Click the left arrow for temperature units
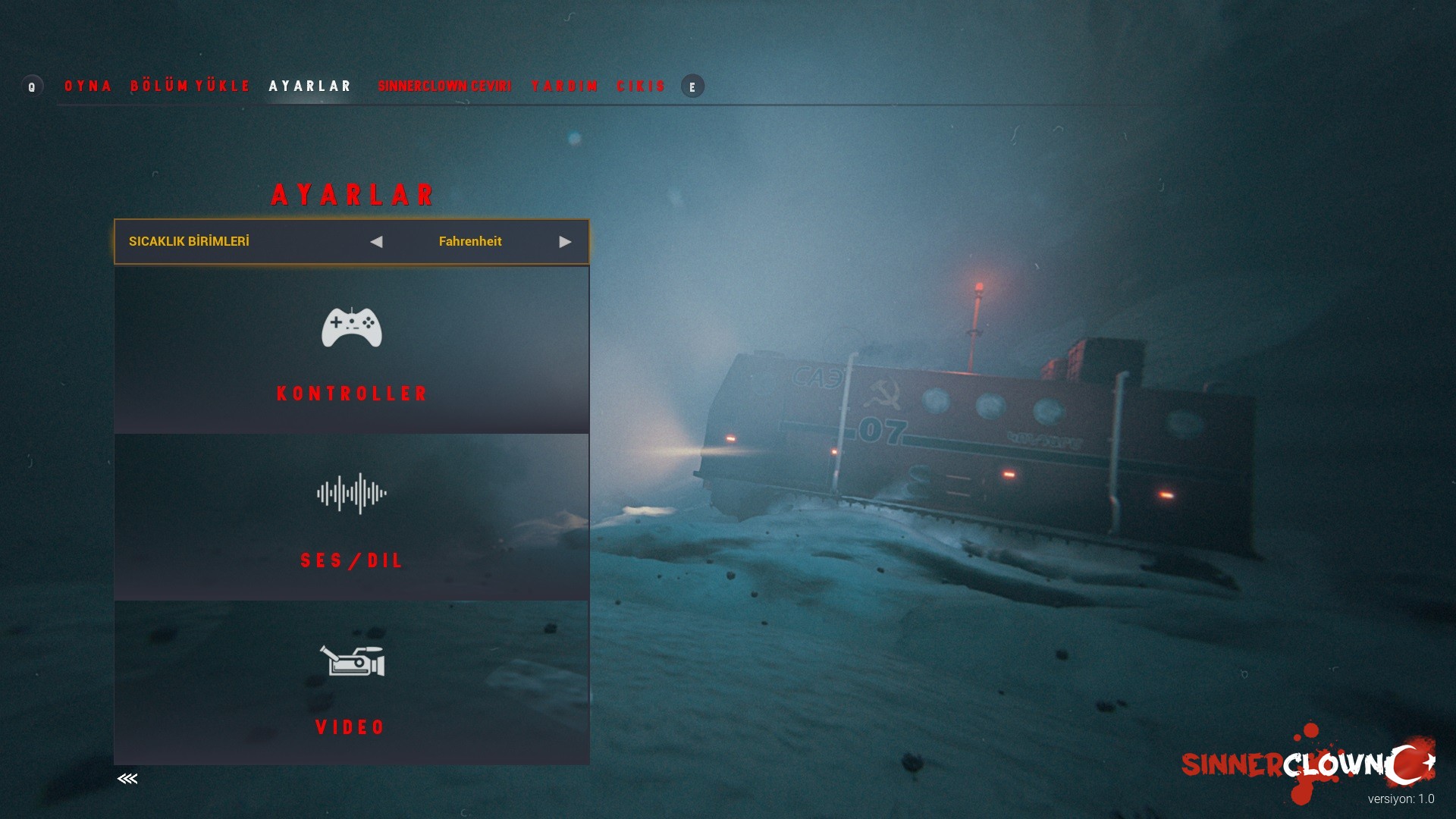 (x=376, y=242)
